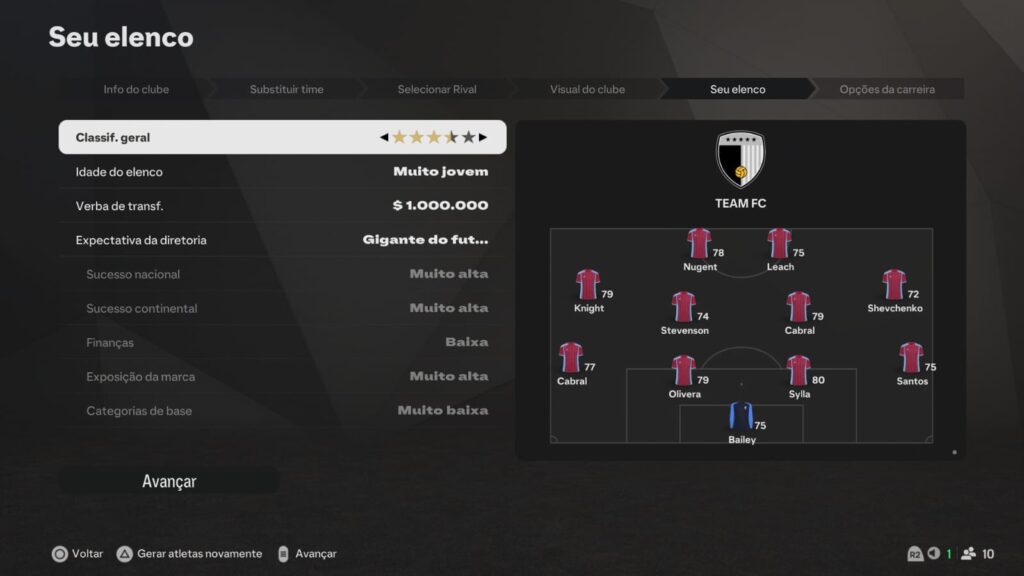Switch to the Info do clube tab
Image resolution: width=1024 pixels, height=576 pixels.
[136, 89]
